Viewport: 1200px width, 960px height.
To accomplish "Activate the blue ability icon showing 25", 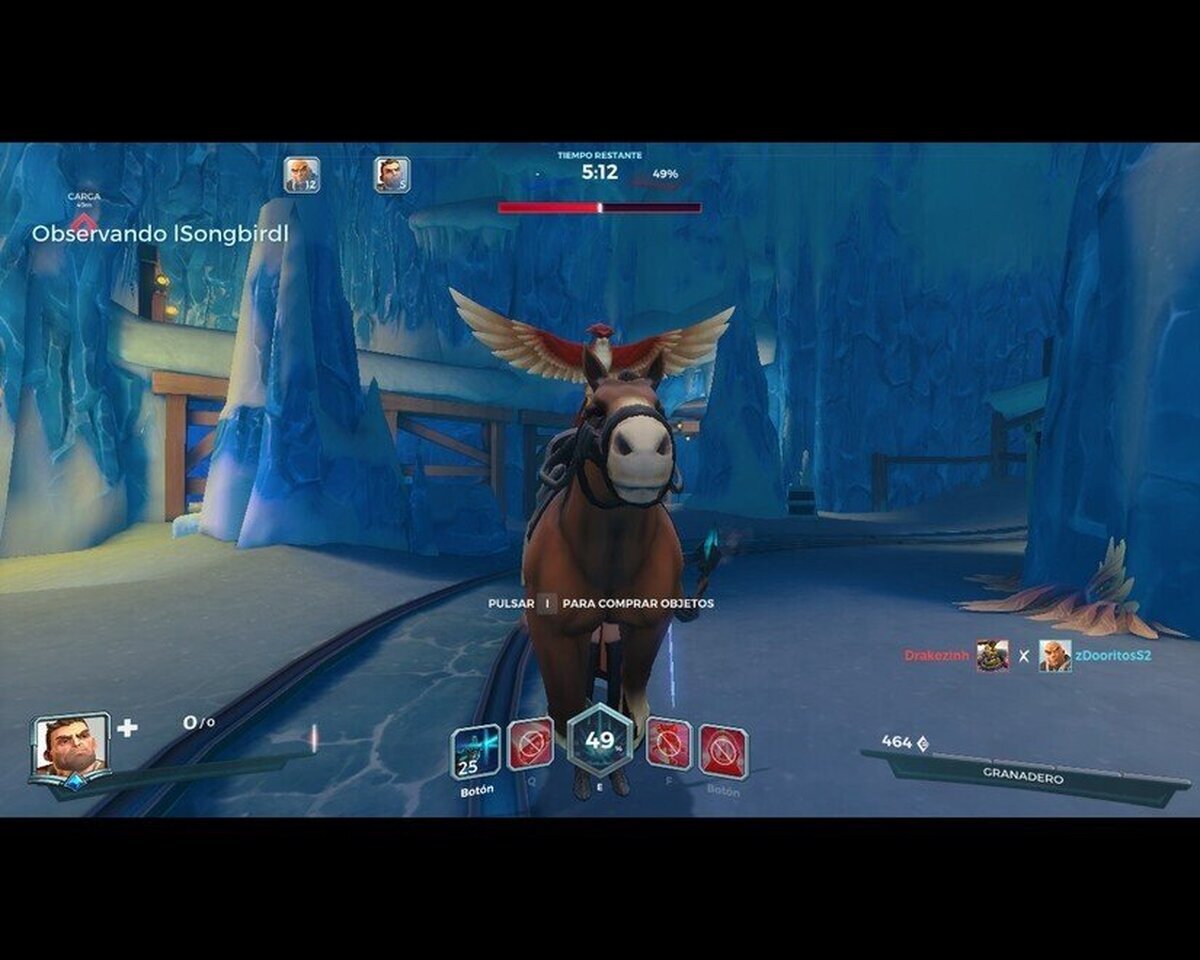I will click(475, 752).
